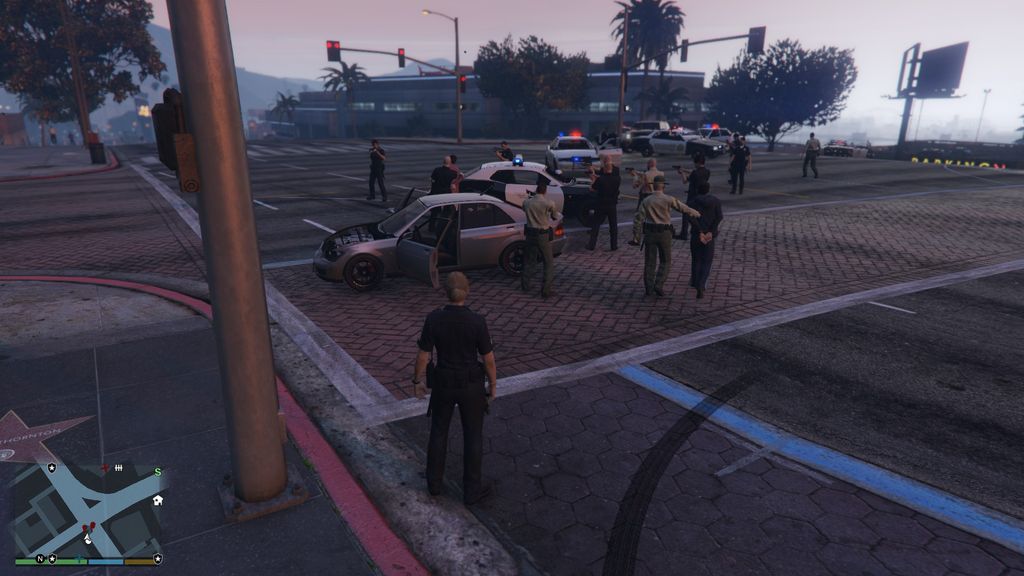1024x576 pixels.
Task: Click the green S blip on minimap
Action: [x=157, y=472]
